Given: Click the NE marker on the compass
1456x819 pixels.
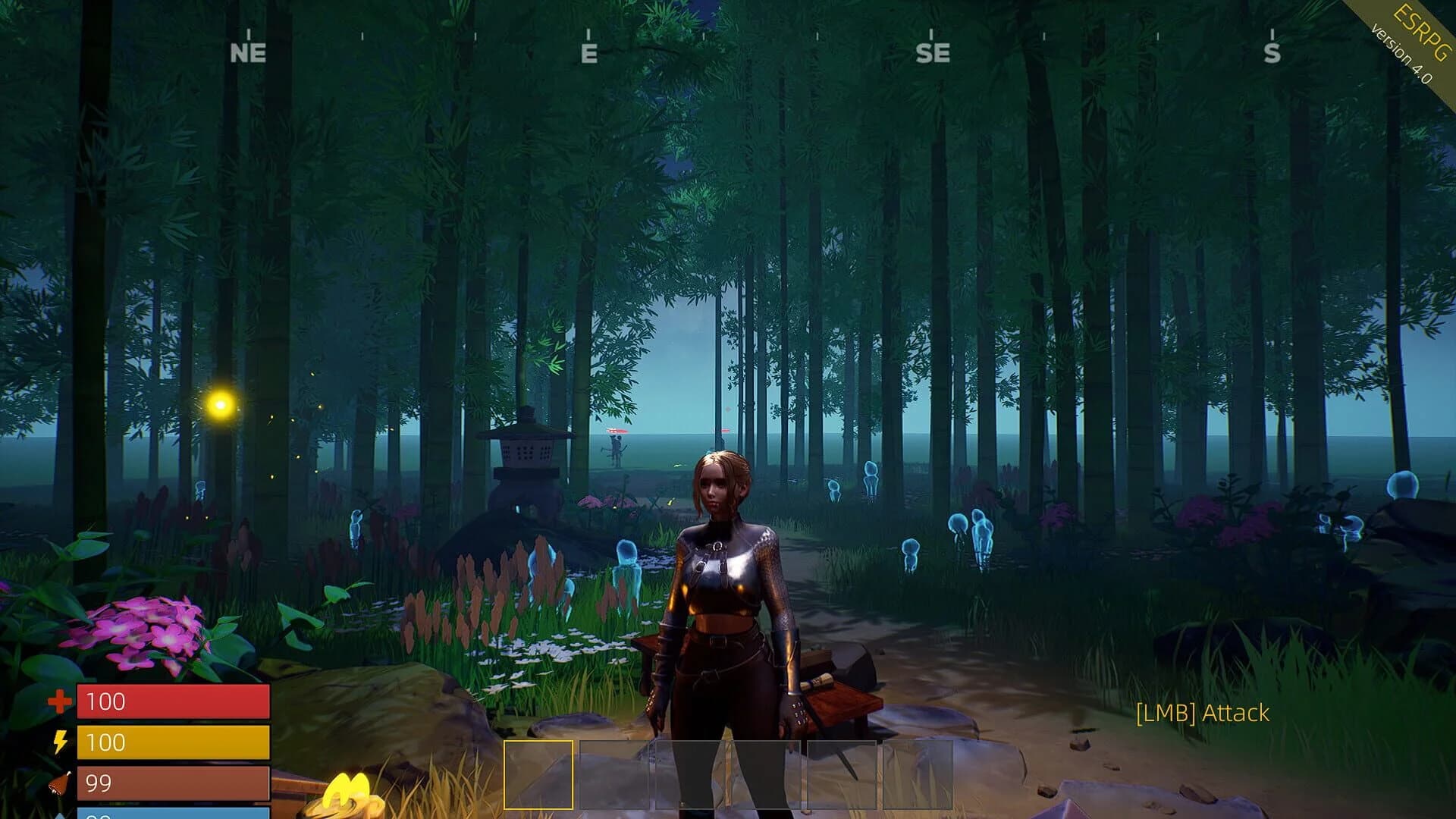Looking at the screenshot, I should (x=247, y=53).
